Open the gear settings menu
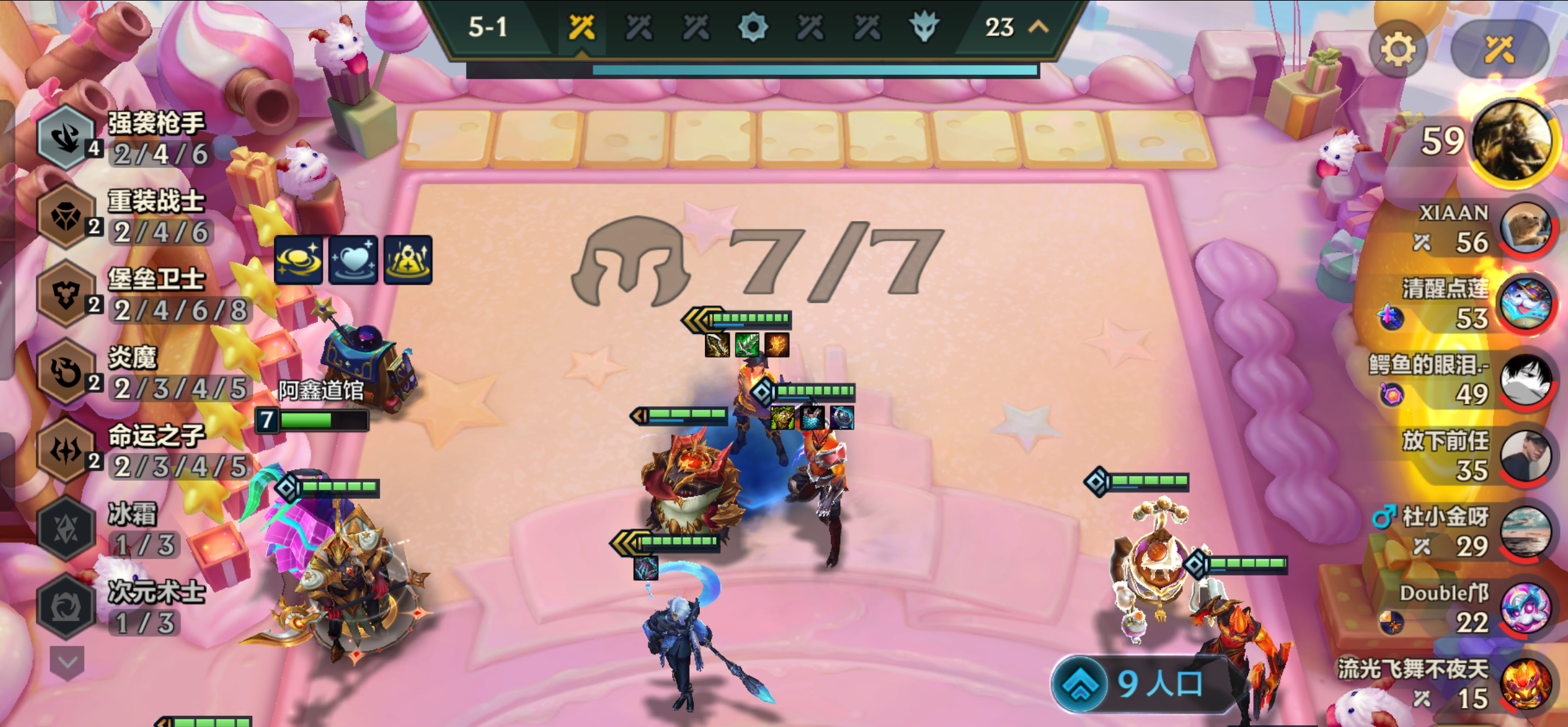This screenshot has width=1568, height=727. (x=1397, y=50)
